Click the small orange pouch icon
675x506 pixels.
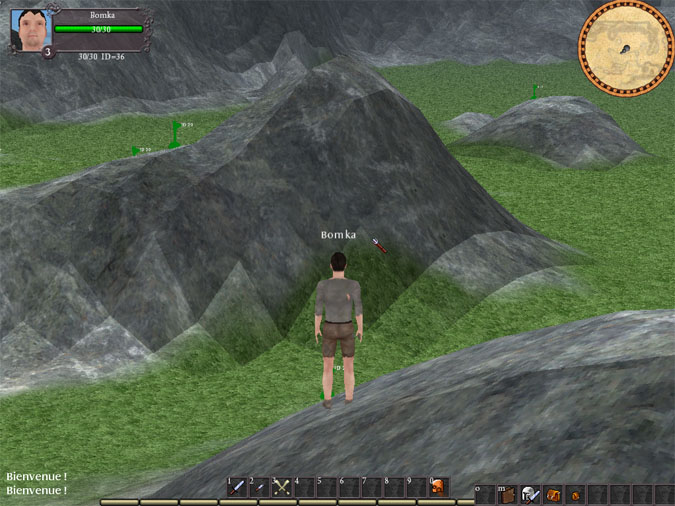pos(574,494)
